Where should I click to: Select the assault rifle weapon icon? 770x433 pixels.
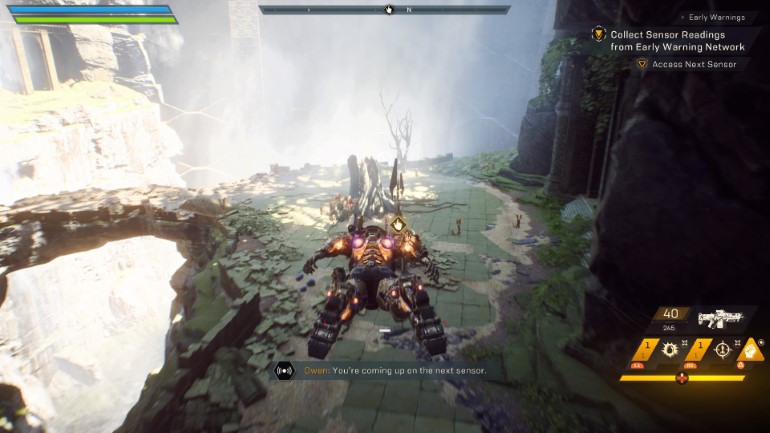coord(722,319)
